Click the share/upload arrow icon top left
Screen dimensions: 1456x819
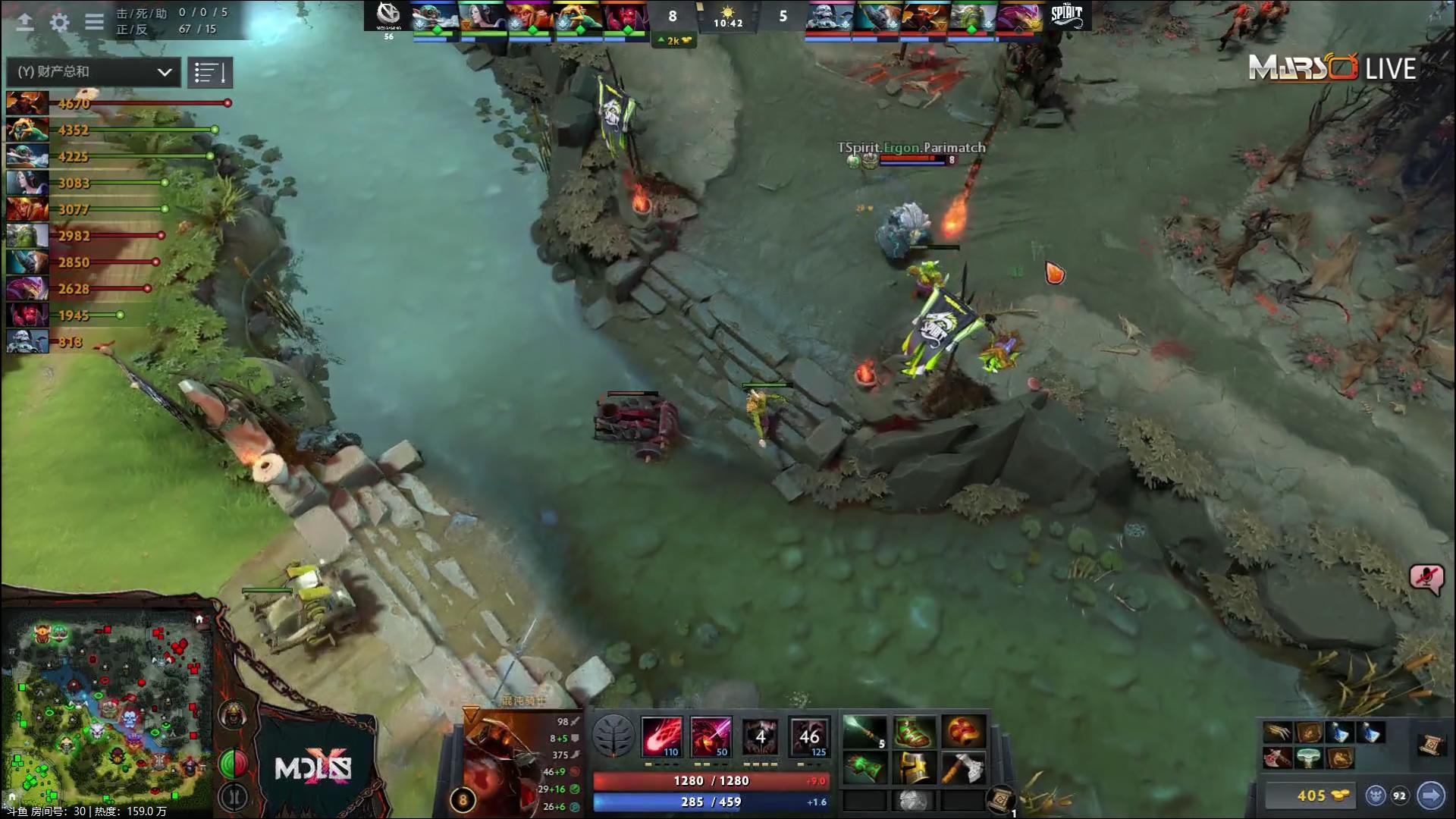coord(24,22)
